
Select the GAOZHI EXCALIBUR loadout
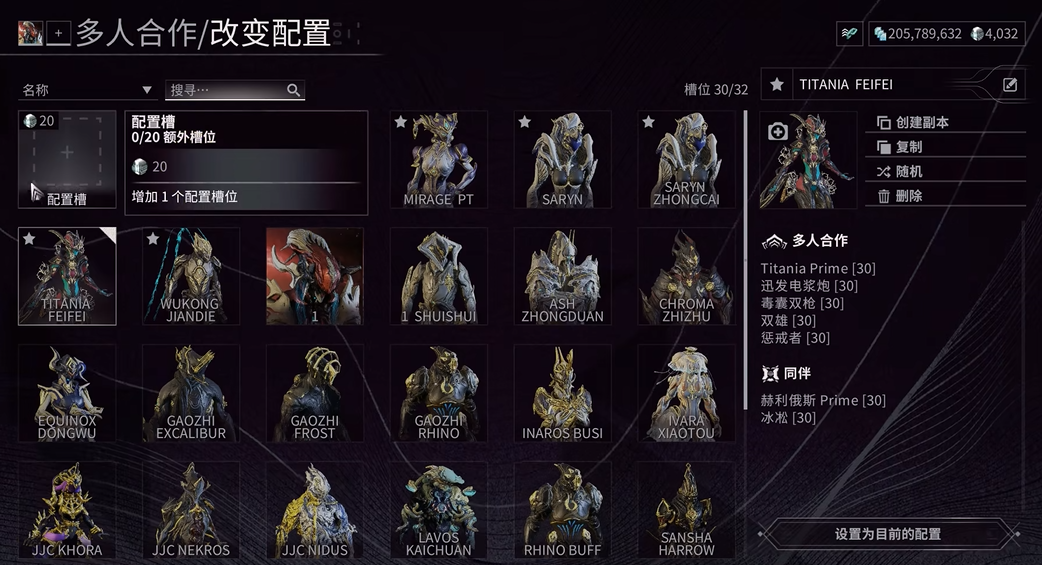[x=190, y=393]
